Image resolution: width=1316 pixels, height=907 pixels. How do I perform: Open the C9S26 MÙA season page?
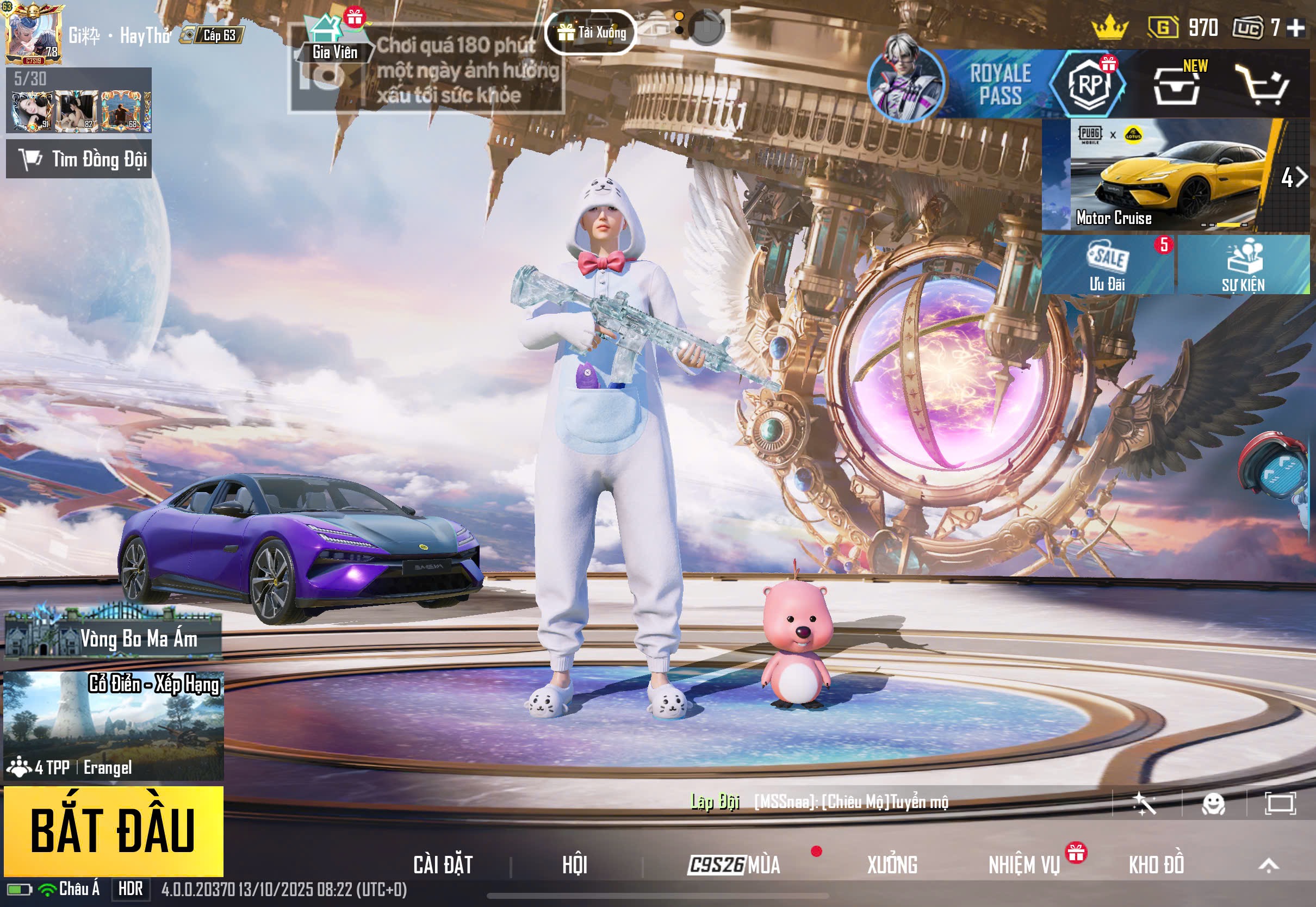coord(734,865)
